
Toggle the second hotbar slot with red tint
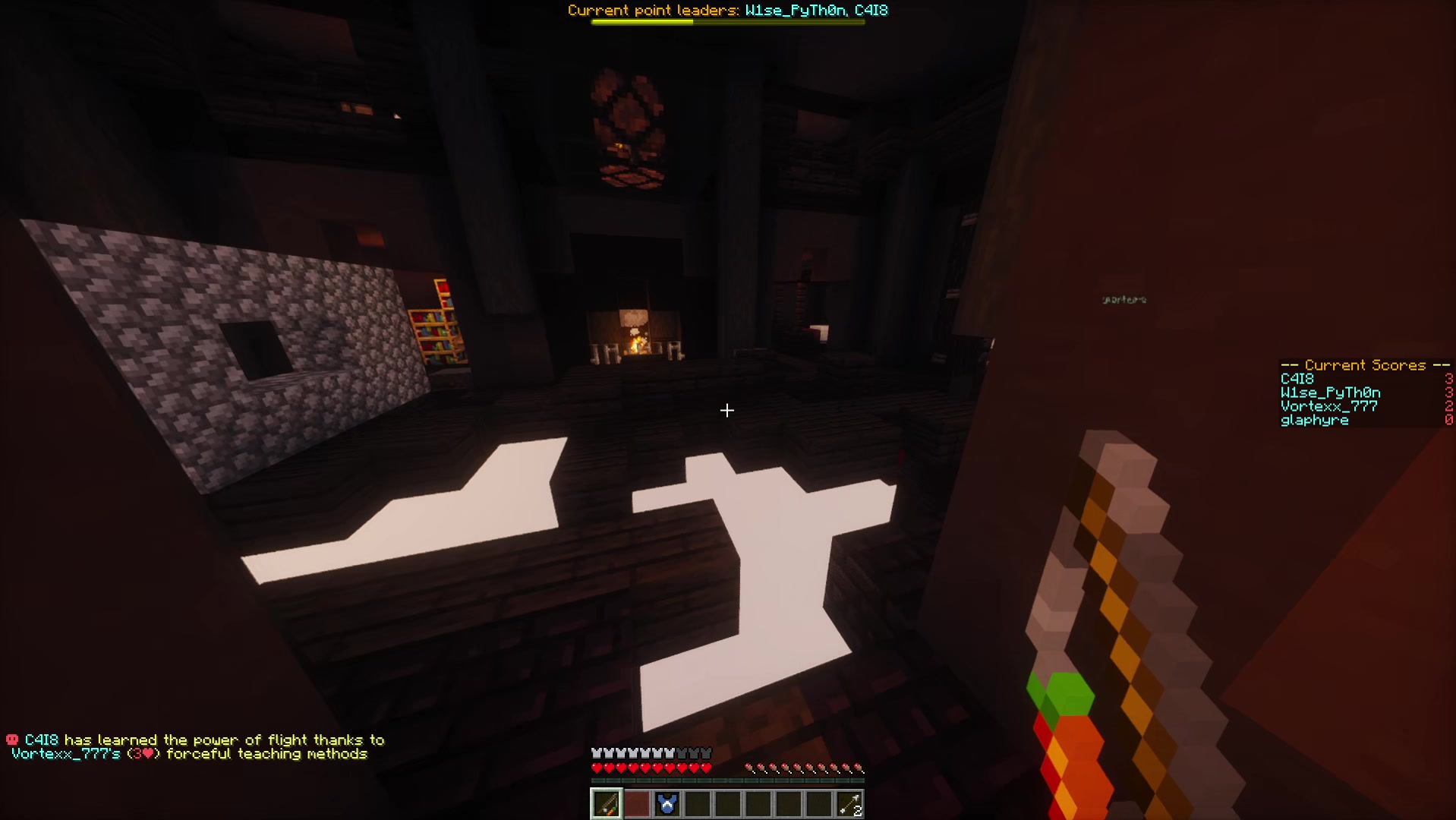click(x=637, y=803)
